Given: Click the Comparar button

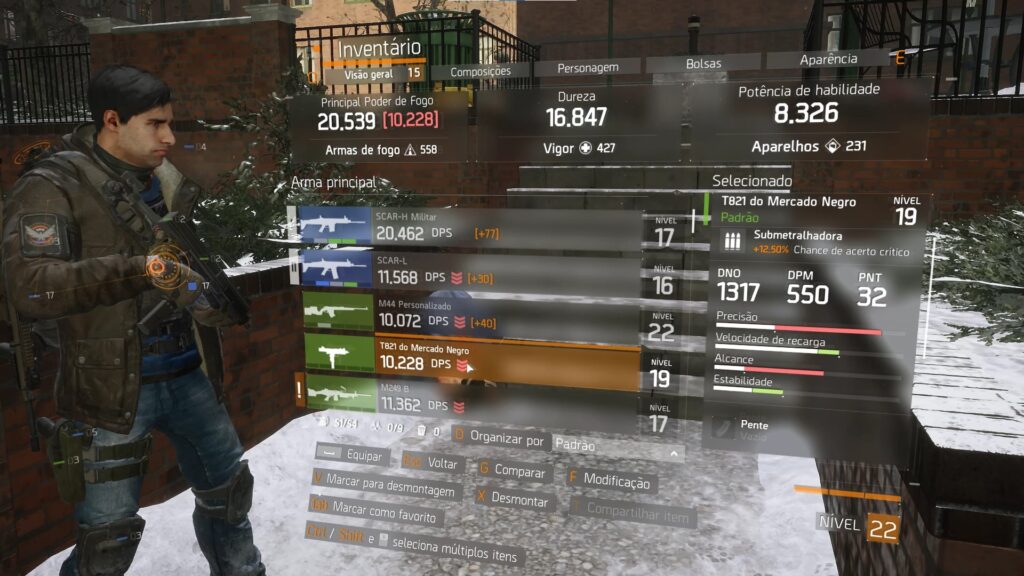Looking at the screenshot, I should tap(514, 471).
